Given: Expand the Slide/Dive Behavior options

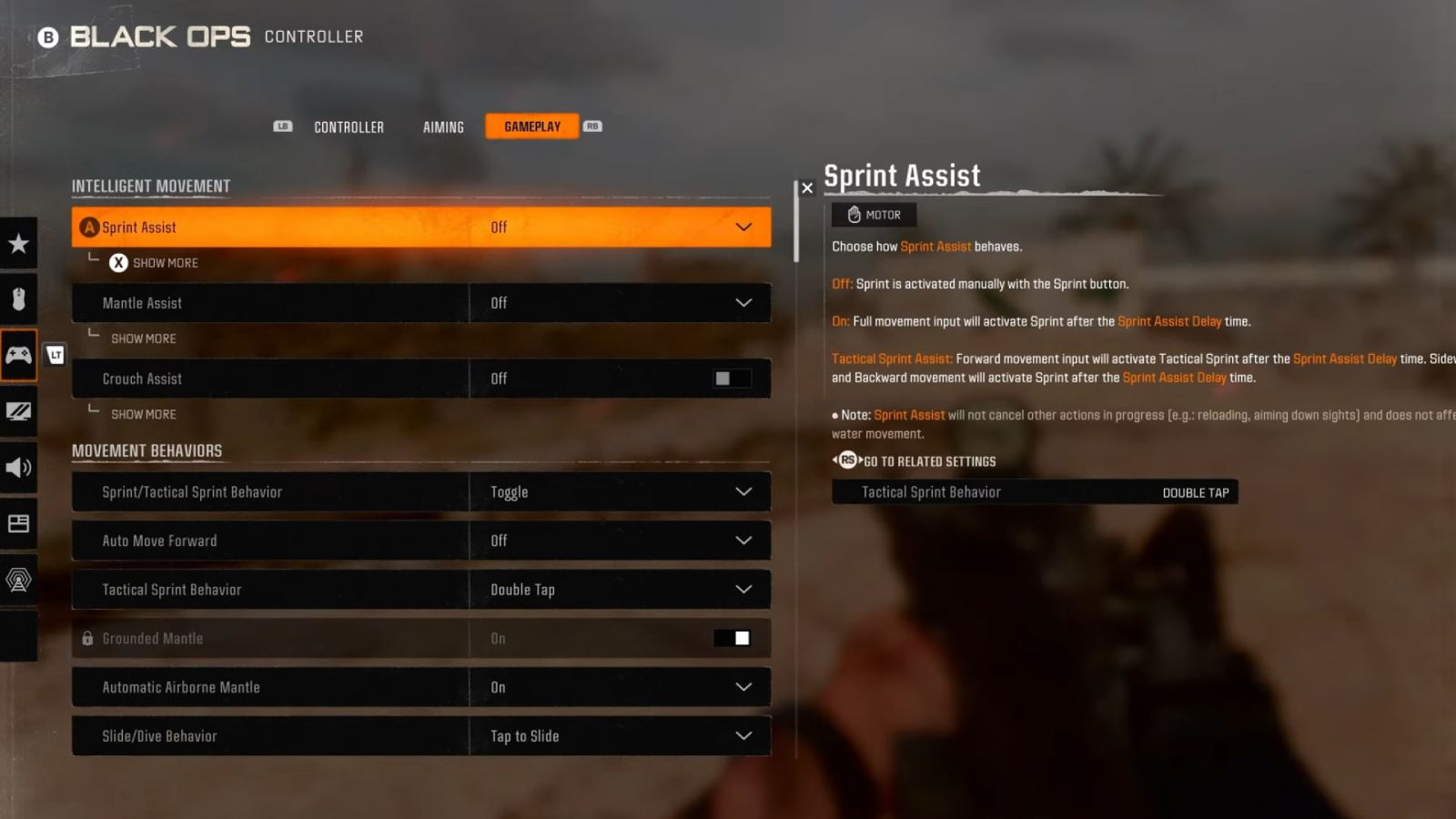Looking at the screenshot, I should click(x=743, y=735).
